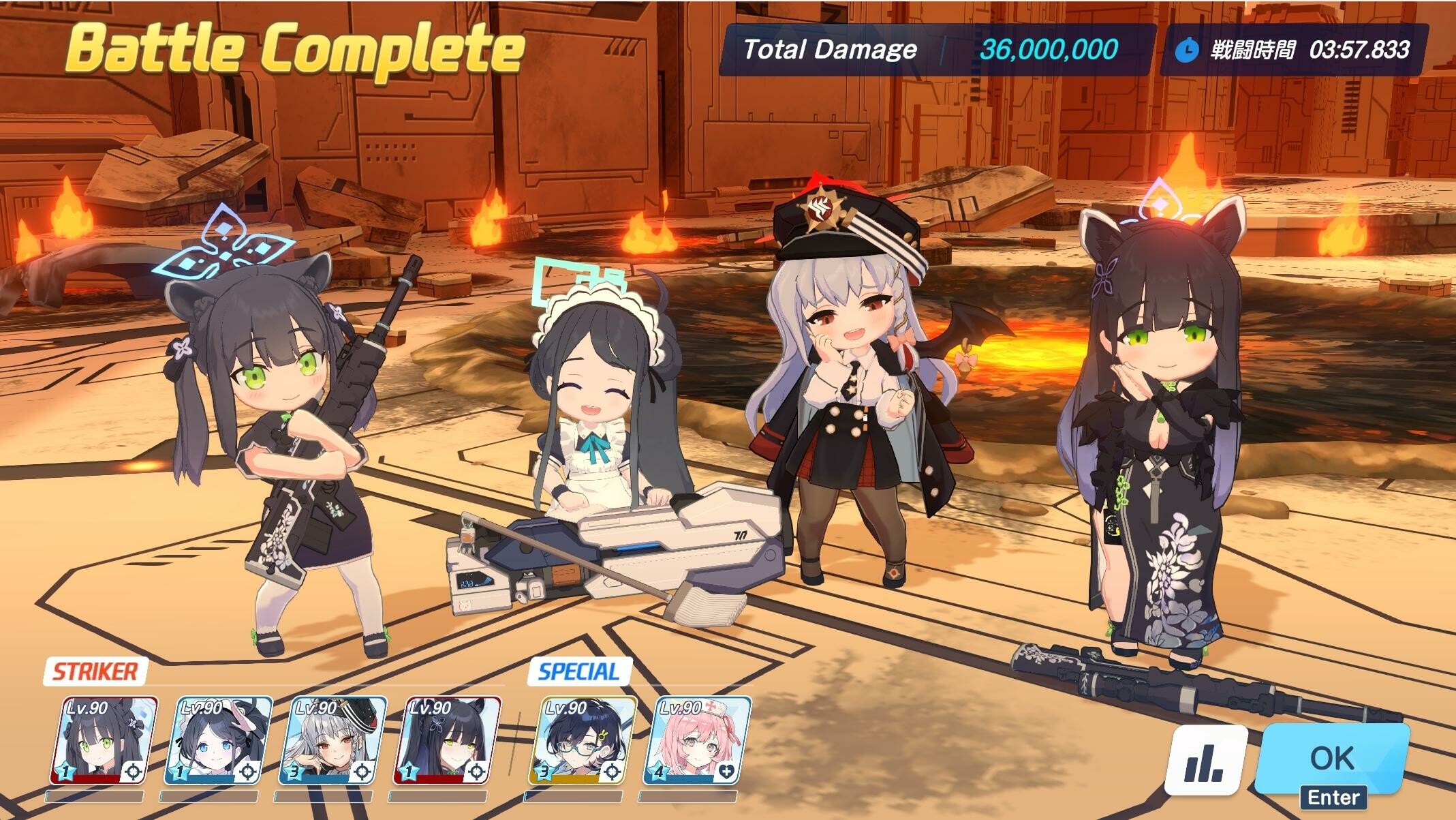The width and height of the screenshot is (1456, 820).
Task: Pick the pink-haired nurse special portrait
Action: (x=697, y=740)
